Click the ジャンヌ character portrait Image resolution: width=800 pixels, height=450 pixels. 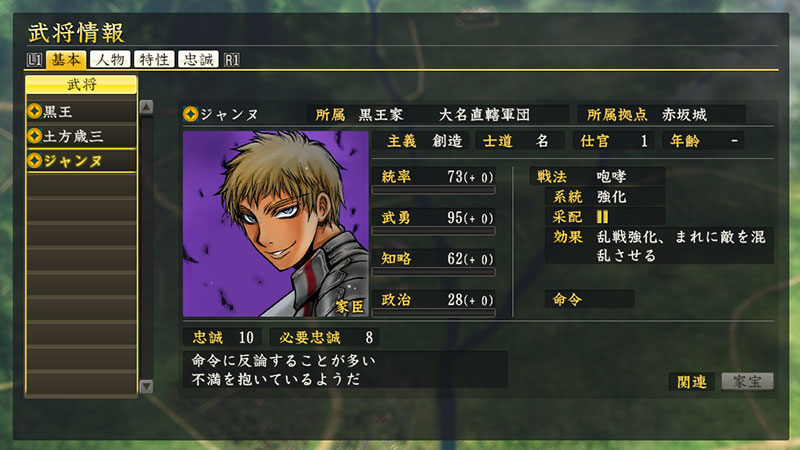[x=276, y=224]
